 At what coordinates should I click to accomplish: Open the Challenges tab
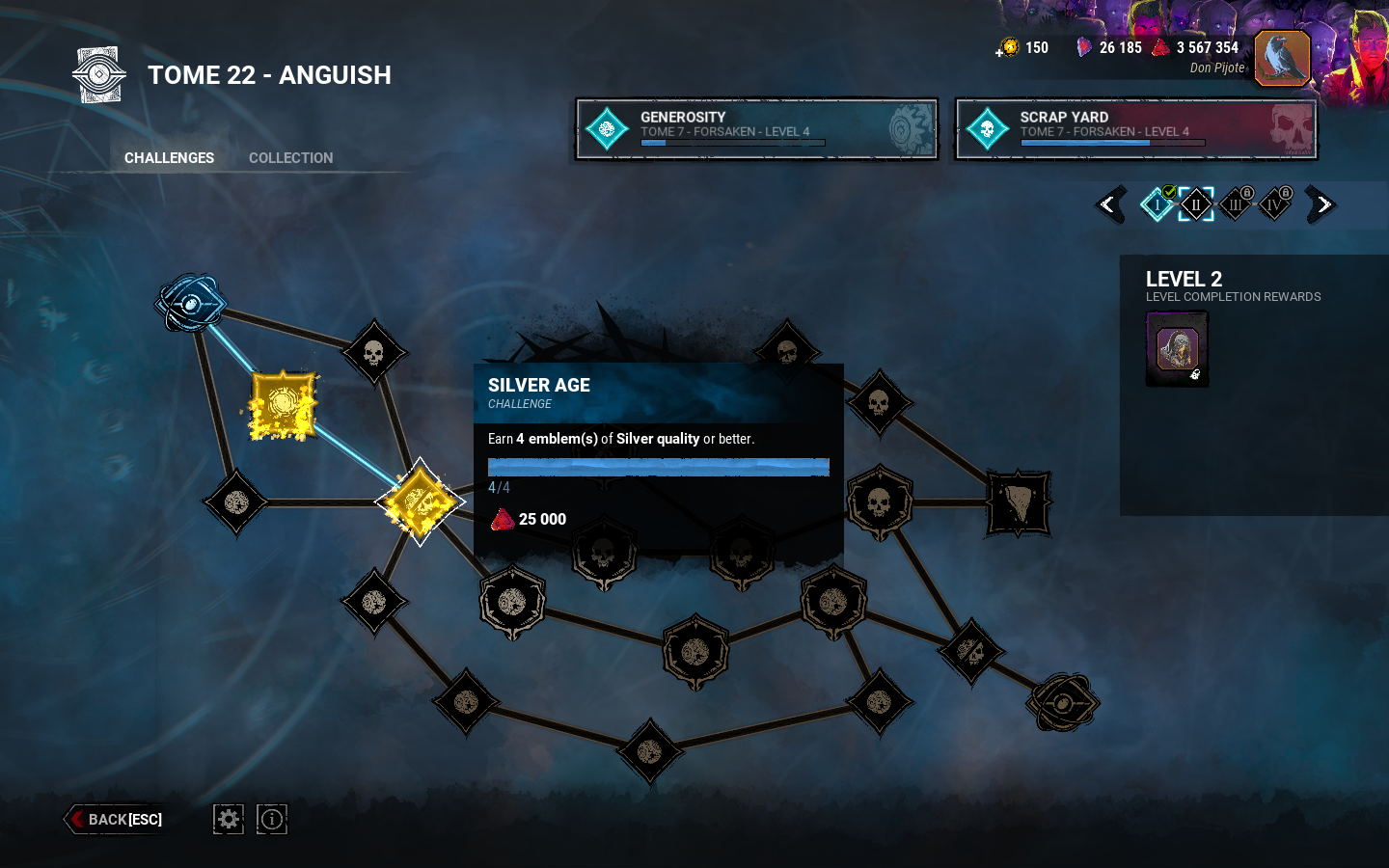(x=169, y=158)
